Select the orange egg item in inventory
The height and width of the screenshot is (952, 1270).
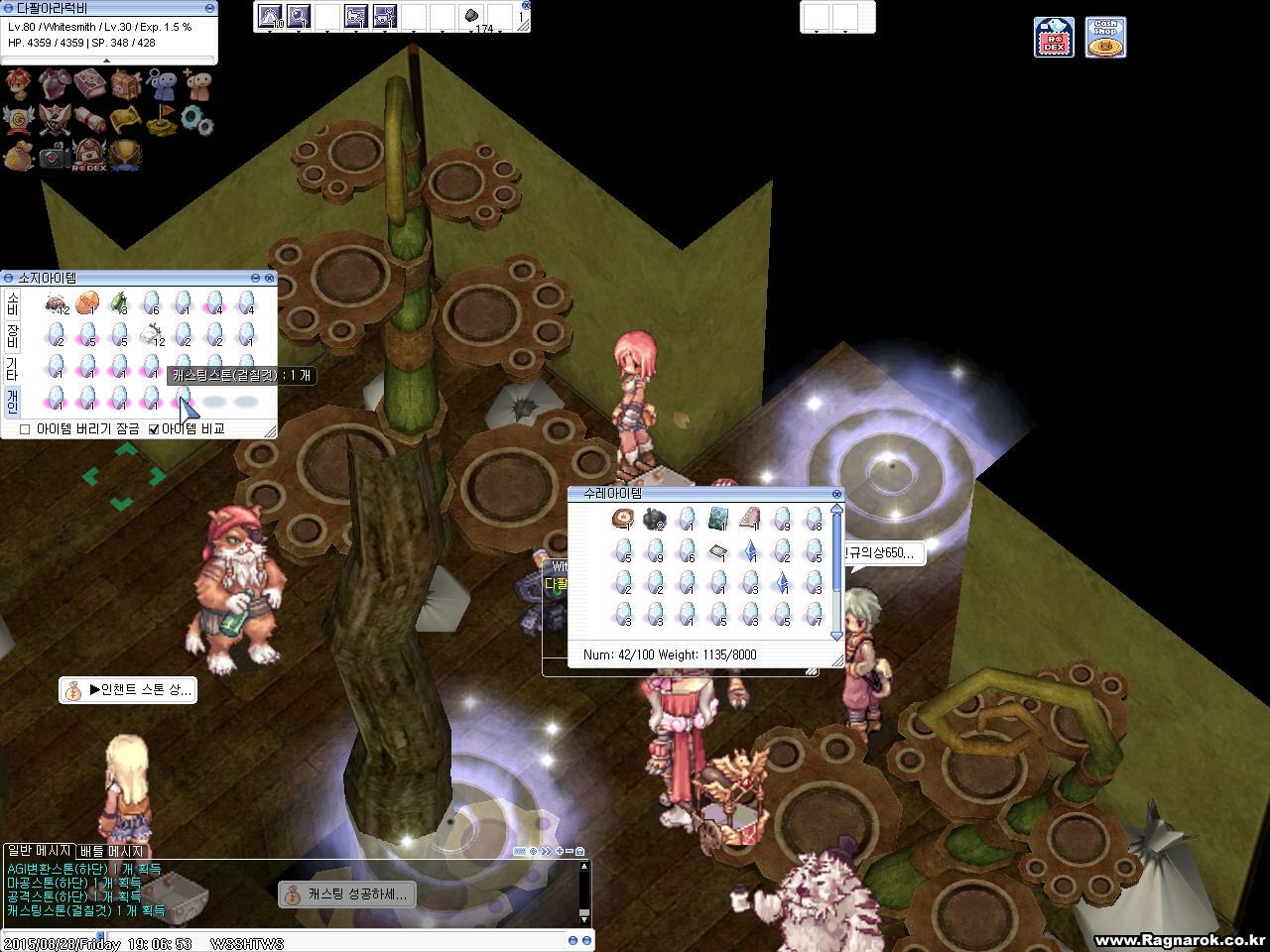point(87,302)
